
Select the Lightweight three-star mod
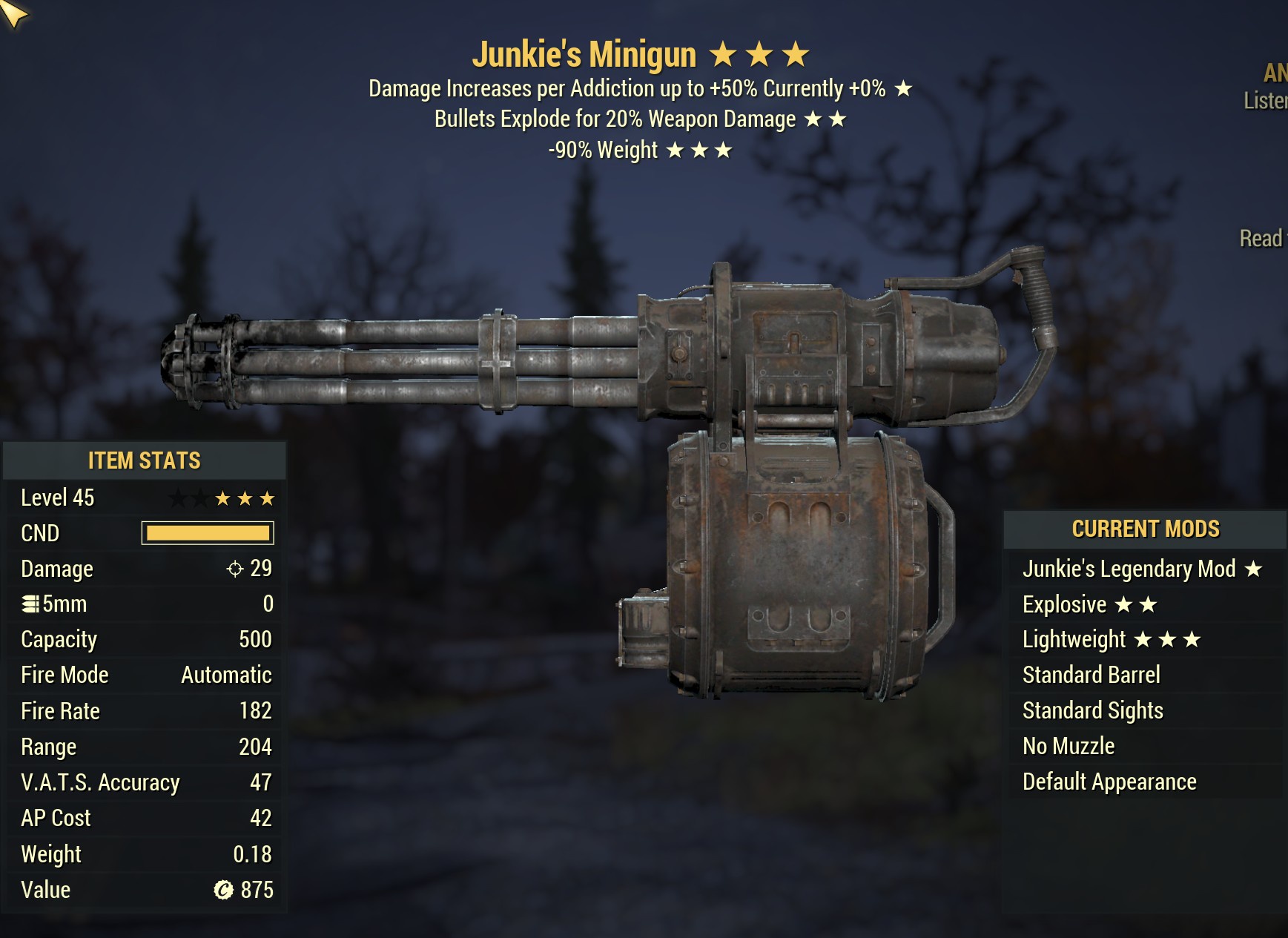(x=1110, y=639)
